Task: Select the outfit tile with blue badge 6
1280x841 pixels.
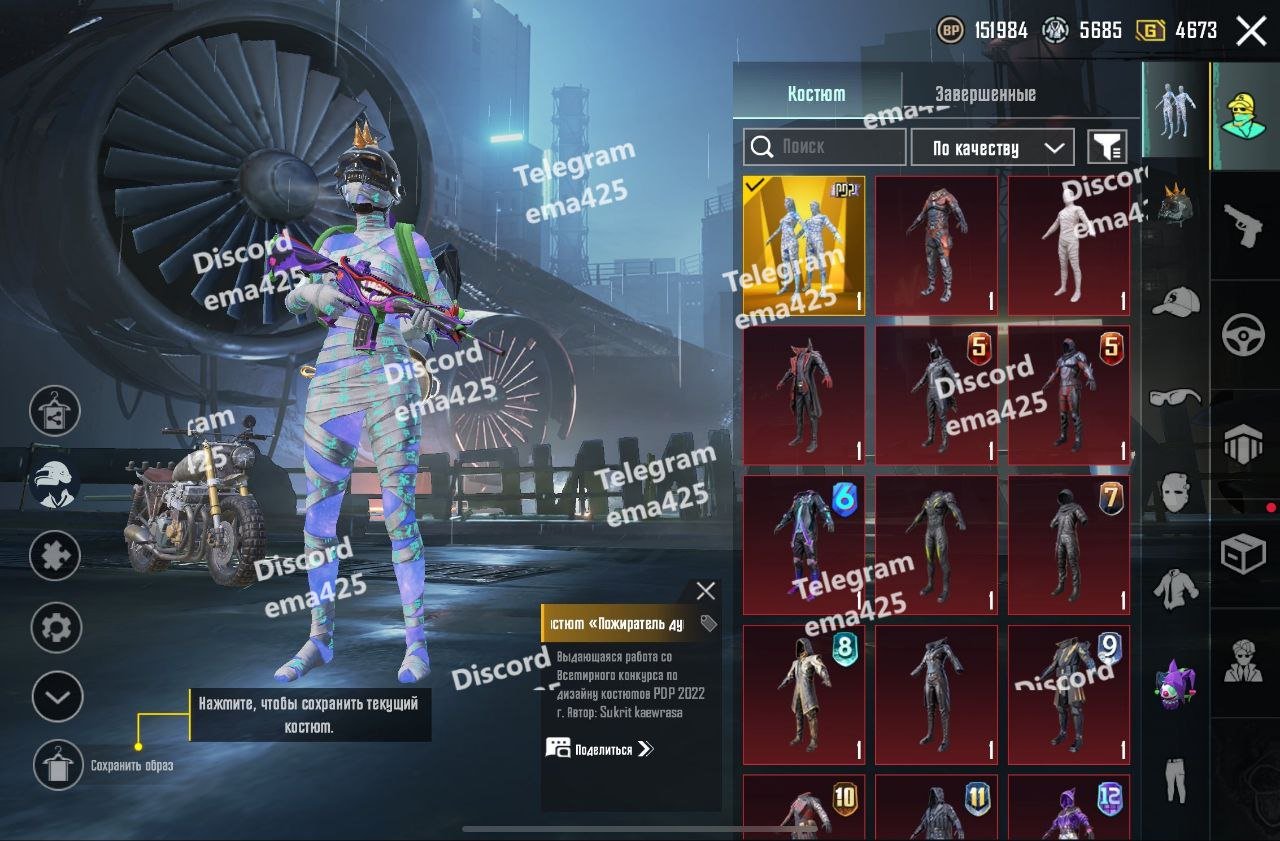Action: coord(804,544)
